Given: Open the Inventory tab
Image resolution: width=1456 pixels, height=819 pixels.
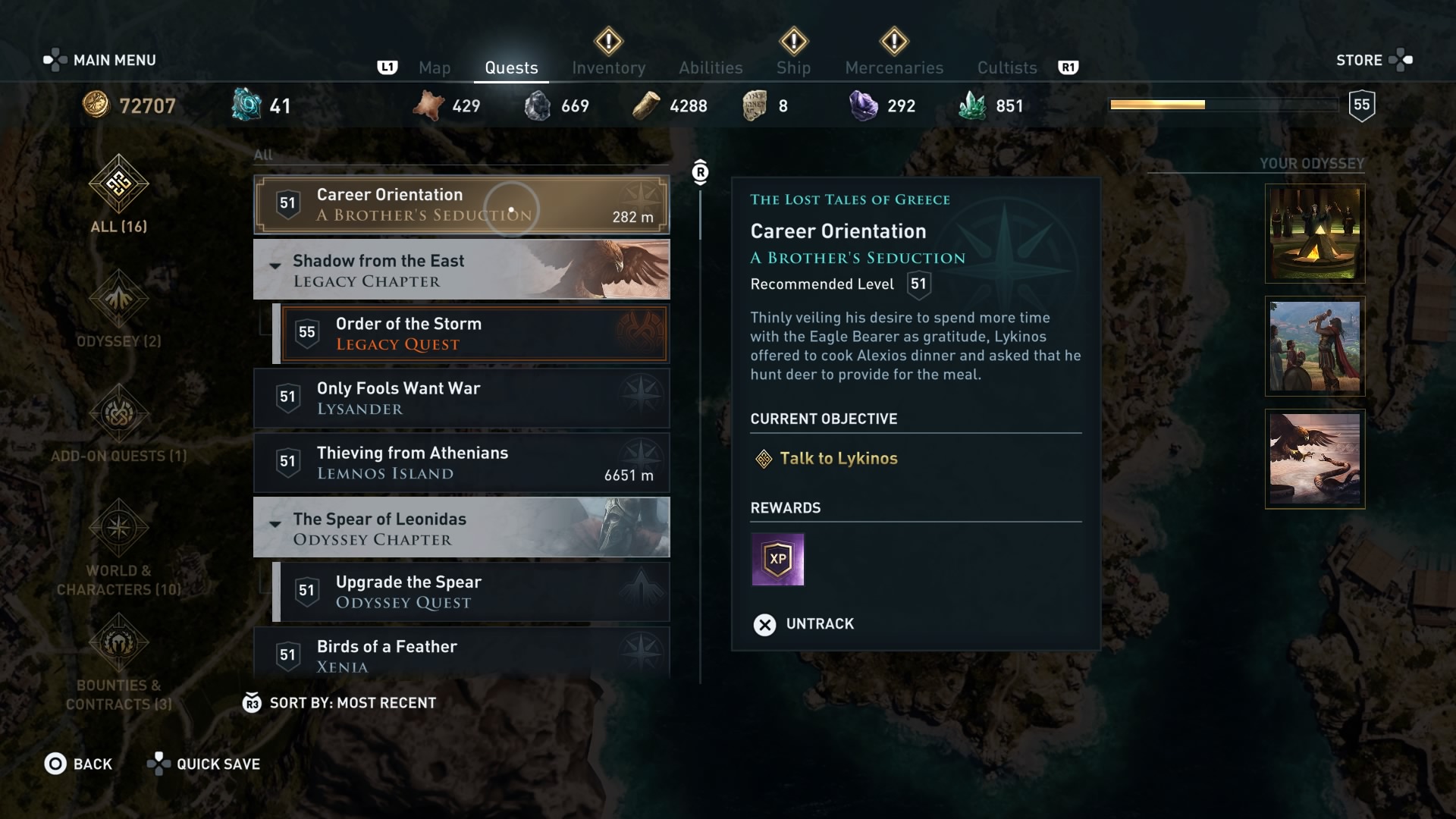Looking at the screenshot, I should pyautogui.click(x=608, y=68).
